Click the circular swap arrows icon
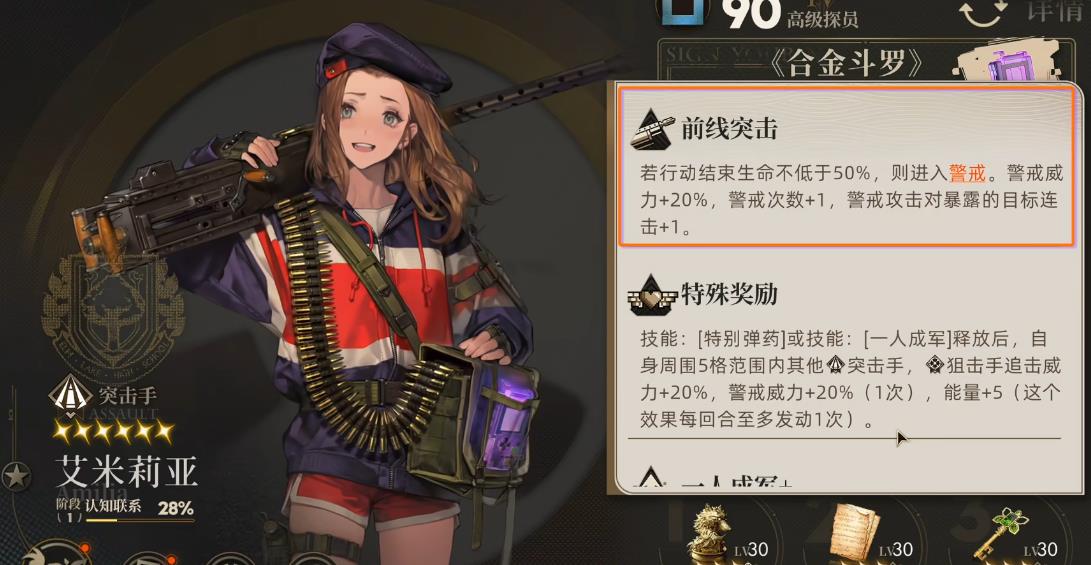Screen dimensions: 1091x565 tap(981, 13)
